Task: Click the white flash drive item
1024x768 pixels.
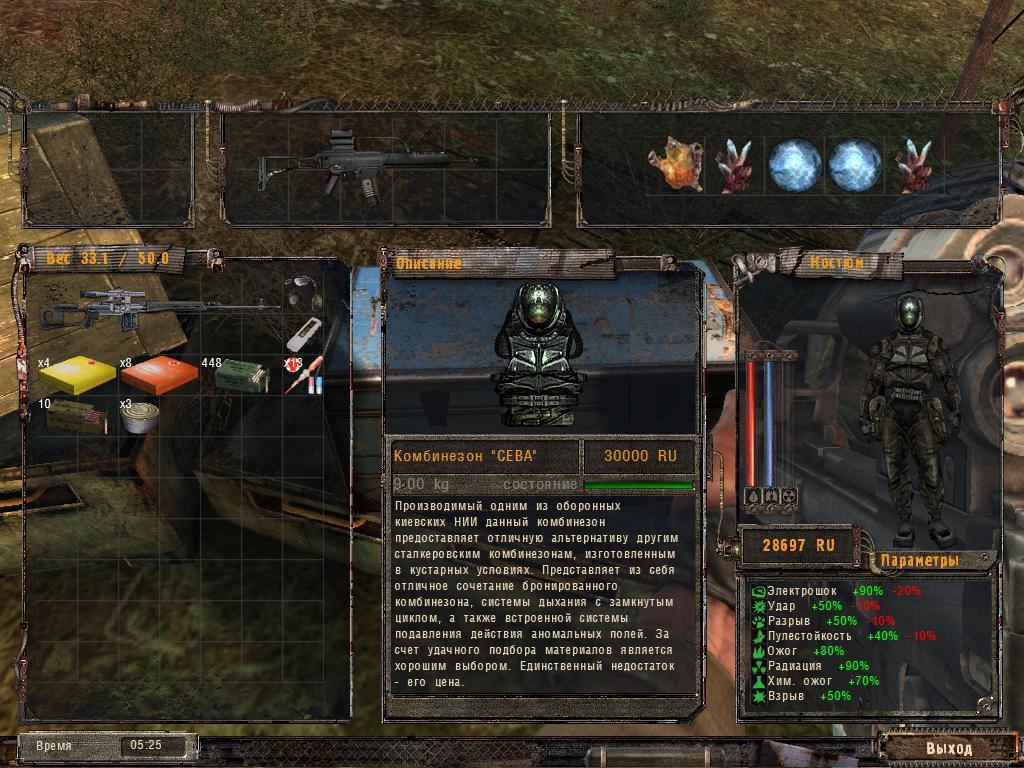Action: 302,333
